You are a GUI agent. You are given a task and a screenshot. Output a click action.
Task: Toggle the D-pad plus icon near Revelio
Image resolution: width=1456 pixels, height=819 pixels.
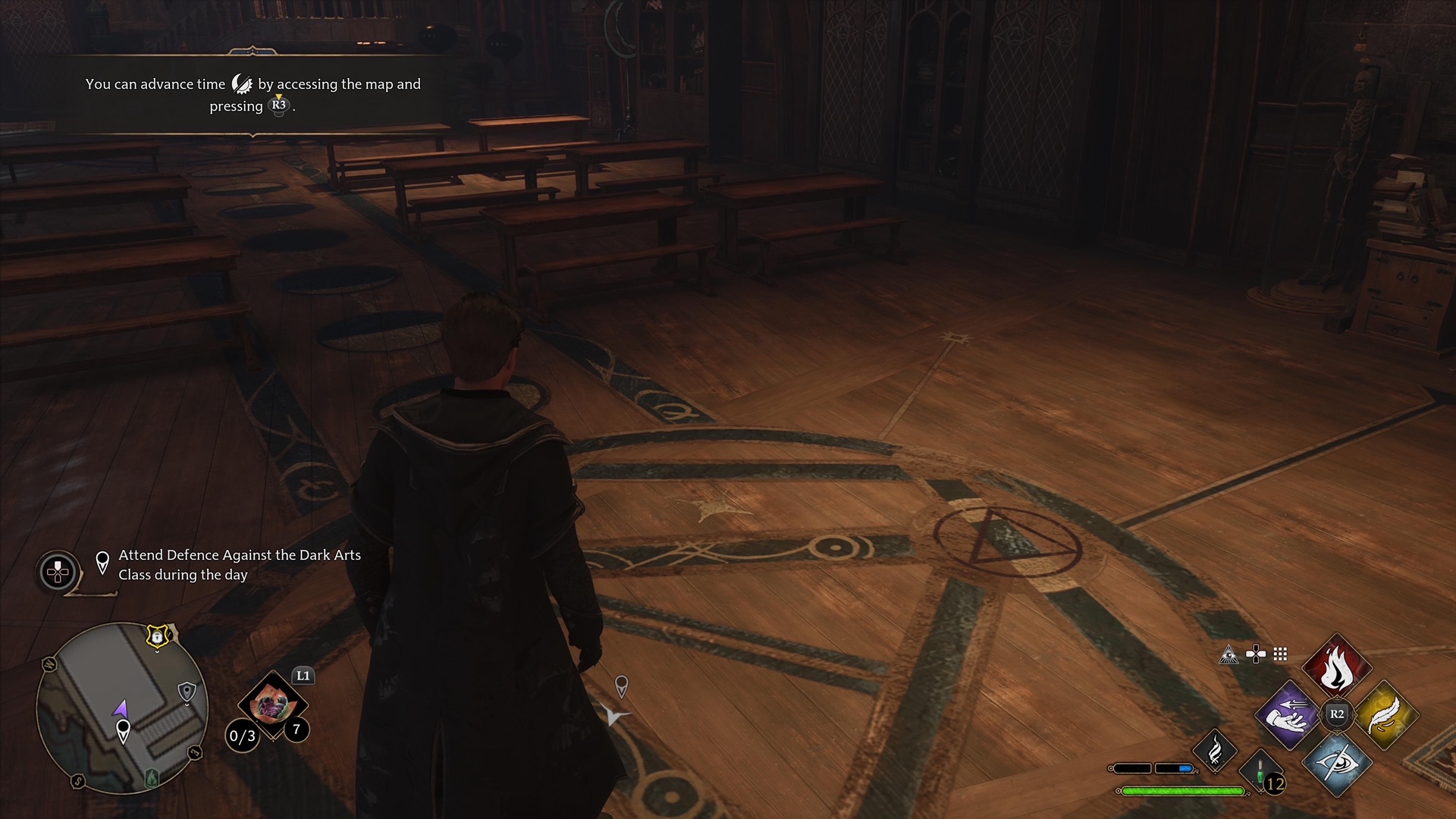pyautogui.click(x=1256, y=653)
